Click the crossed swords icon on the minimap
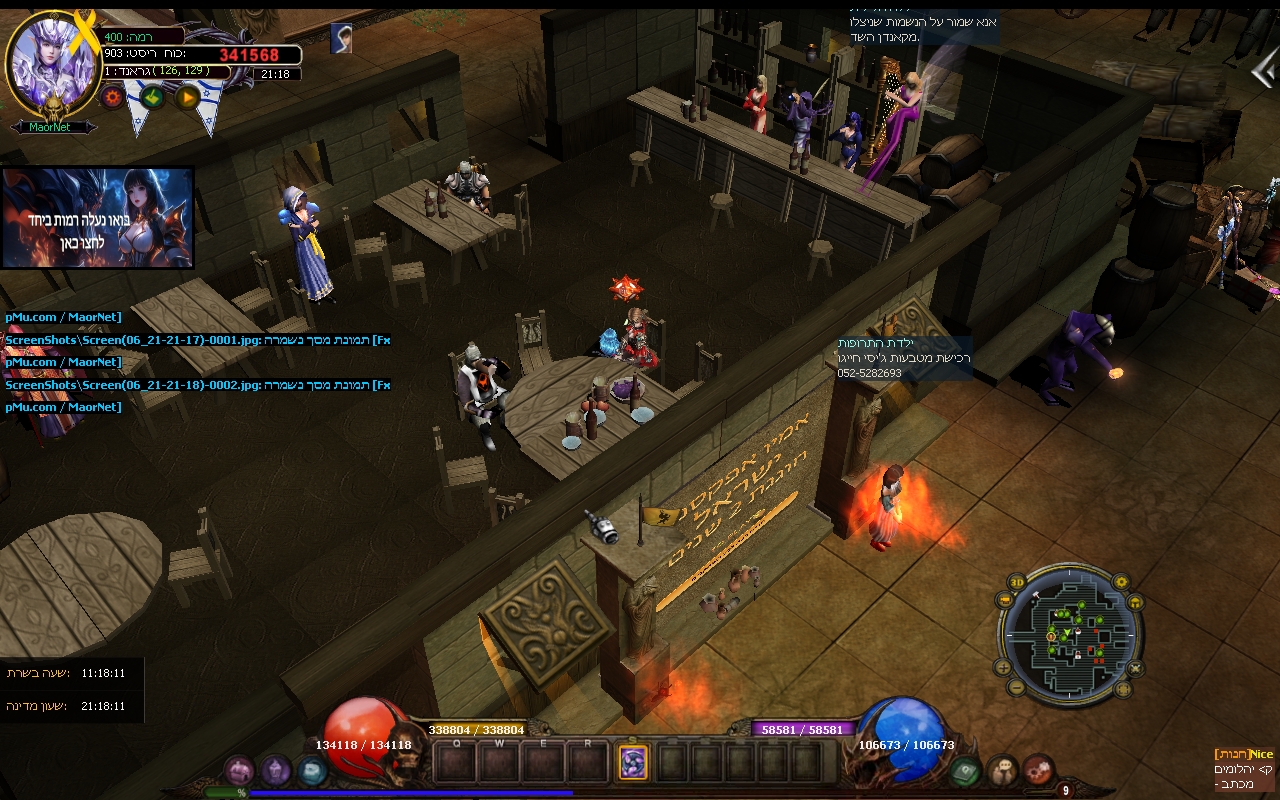 point(1135,667)
